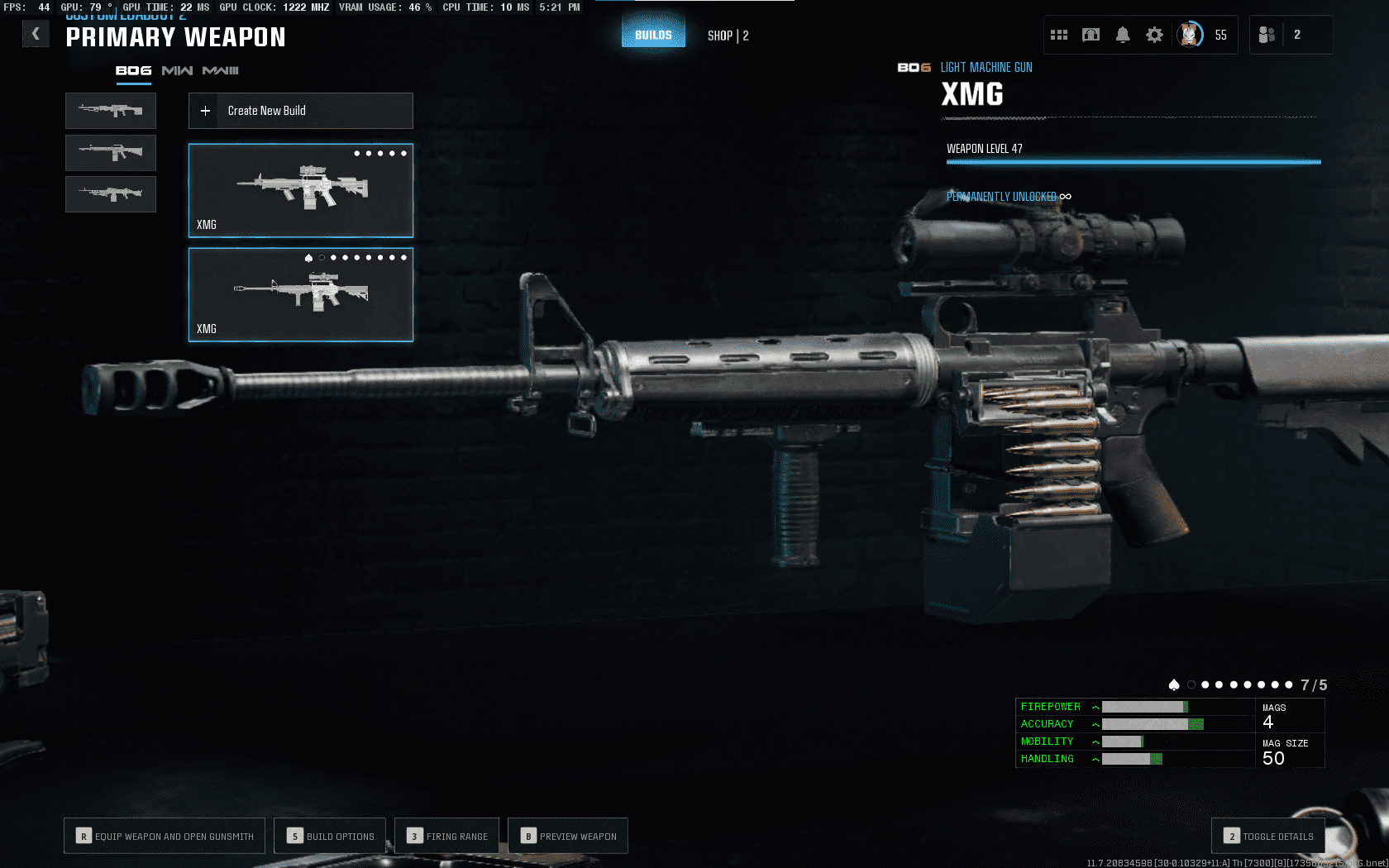Click Create New Build
The height and width of the screenshot is (868, 1389).
300,111
